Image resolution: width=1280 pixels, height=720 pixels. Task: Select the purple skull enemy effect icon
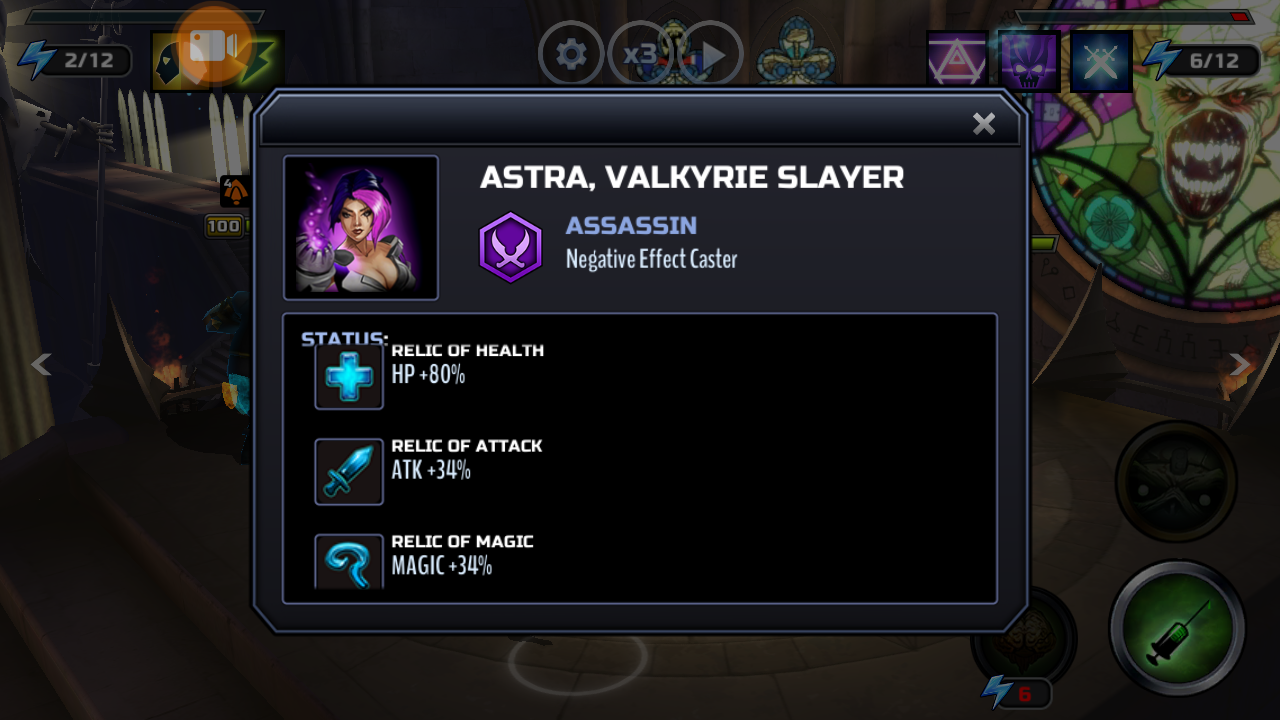pos(1029,62)
